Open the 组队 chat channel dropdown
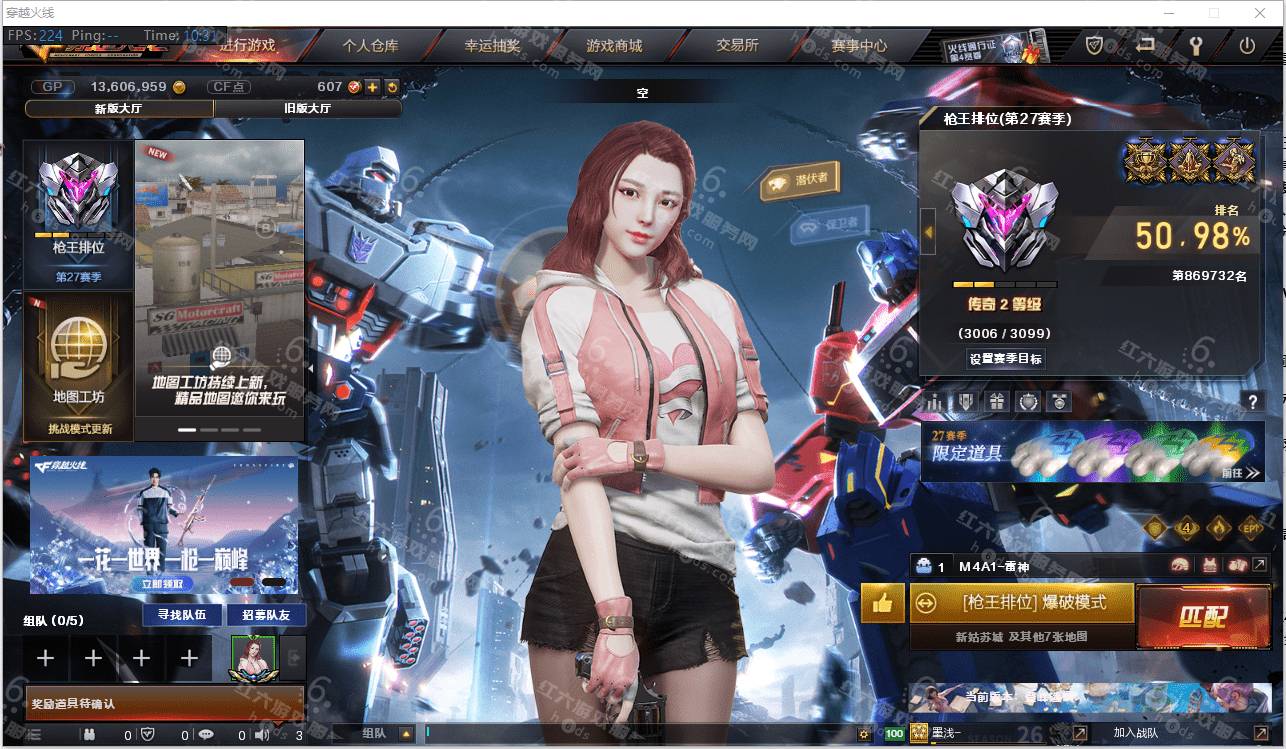Screen dimensions: 1286x749 [x=405, y=734]
